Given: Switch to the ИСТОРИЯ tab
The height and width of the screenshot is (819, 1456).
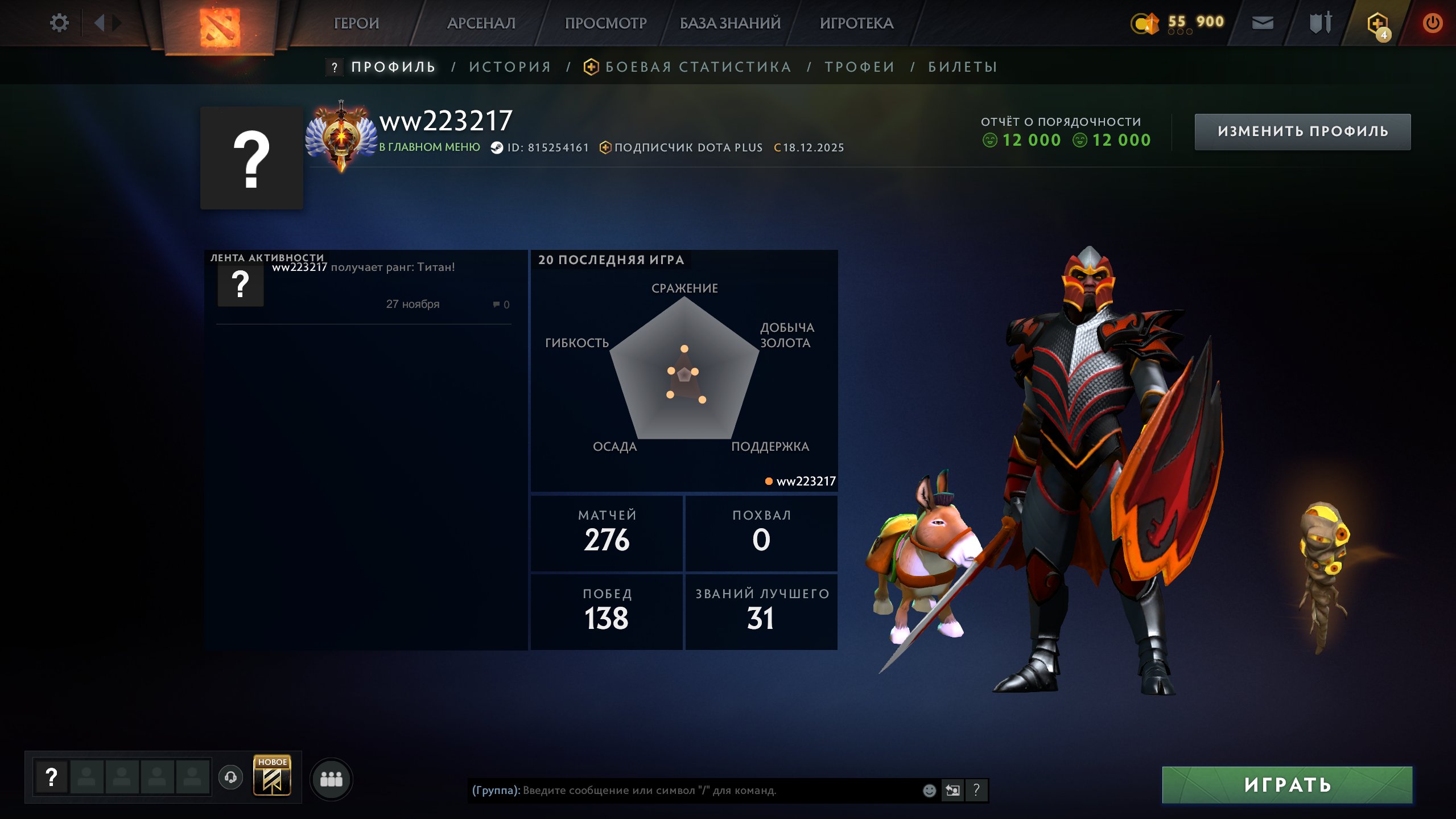Looking at the screenshot, I should (509, 67).
